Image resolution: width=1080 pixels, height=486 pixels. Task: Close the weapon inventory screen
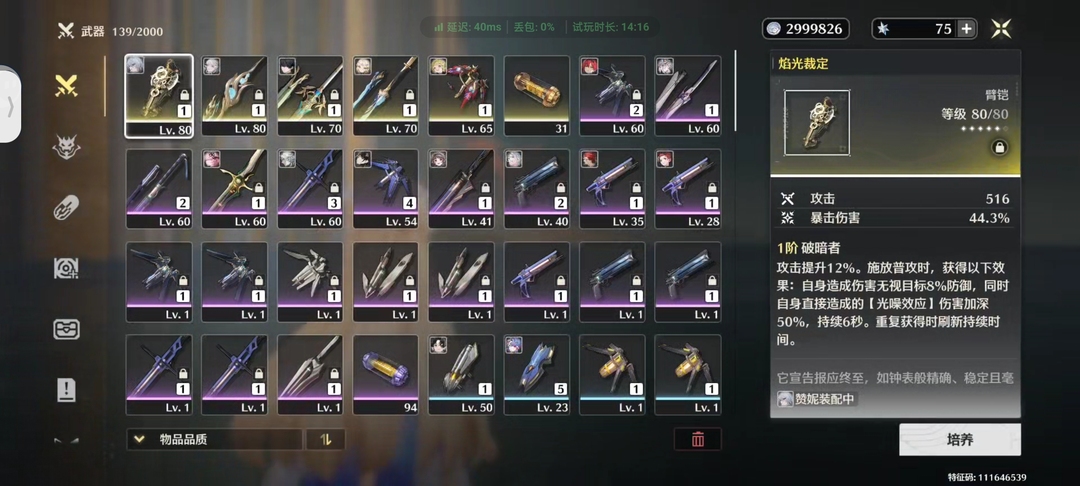1001,29
